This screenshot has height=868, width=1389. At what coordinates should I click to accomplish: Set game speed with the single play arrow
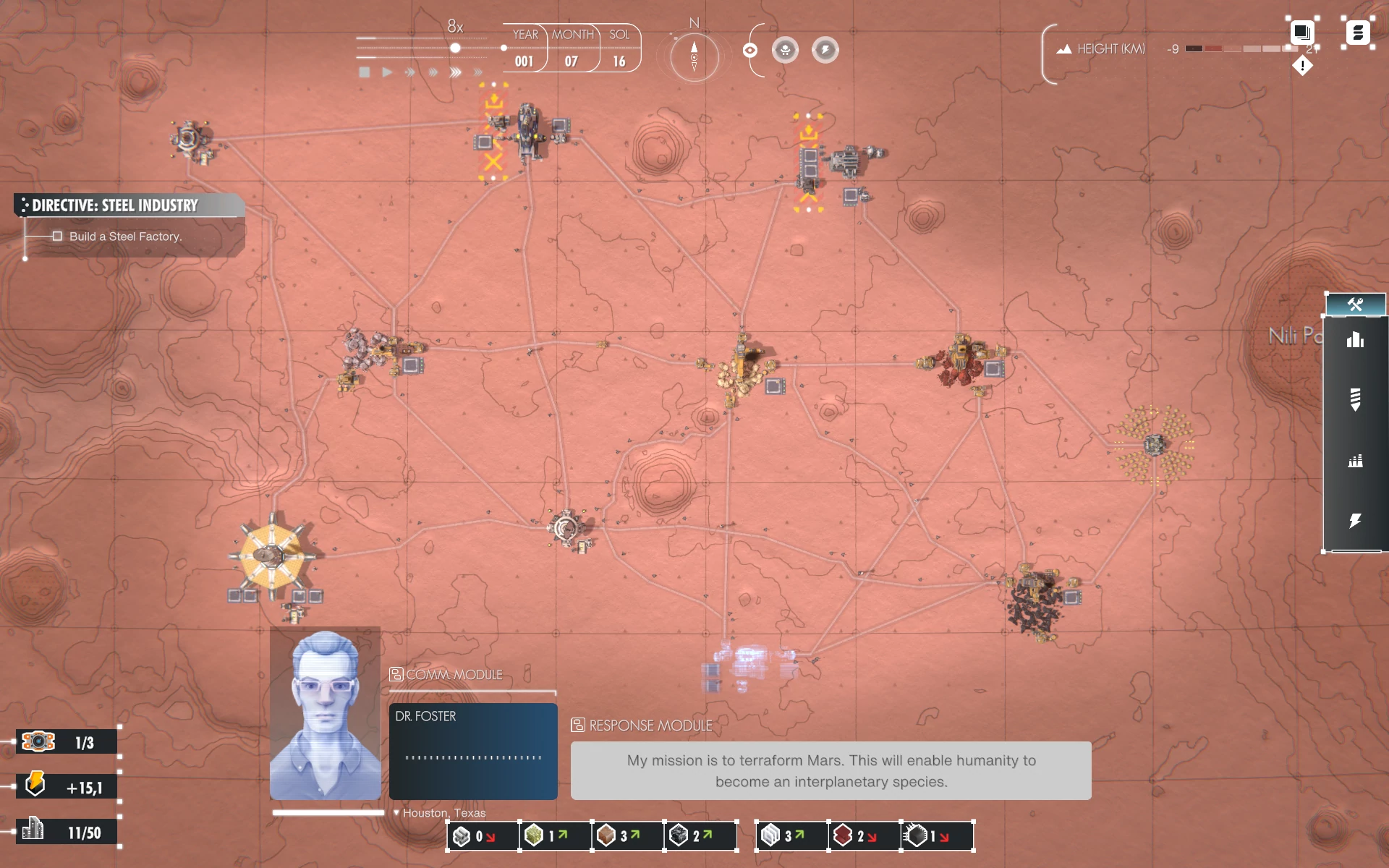[x=388, y=72]
